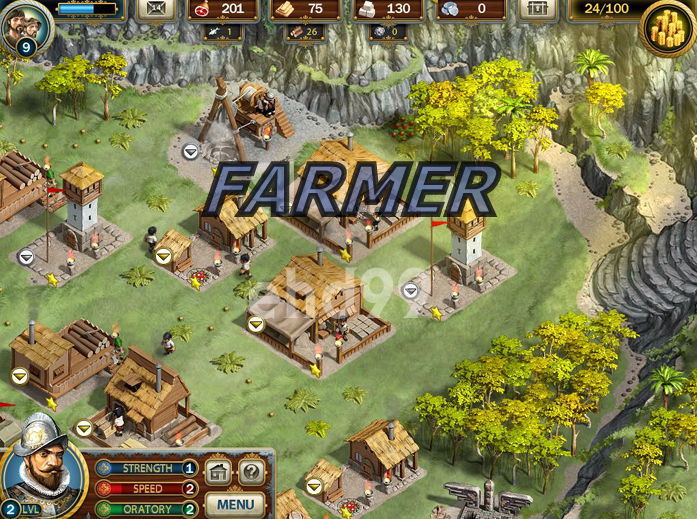This screenshot has height=519, width=697.
Task: Open the MENU button
Action: tap(235, 504)
